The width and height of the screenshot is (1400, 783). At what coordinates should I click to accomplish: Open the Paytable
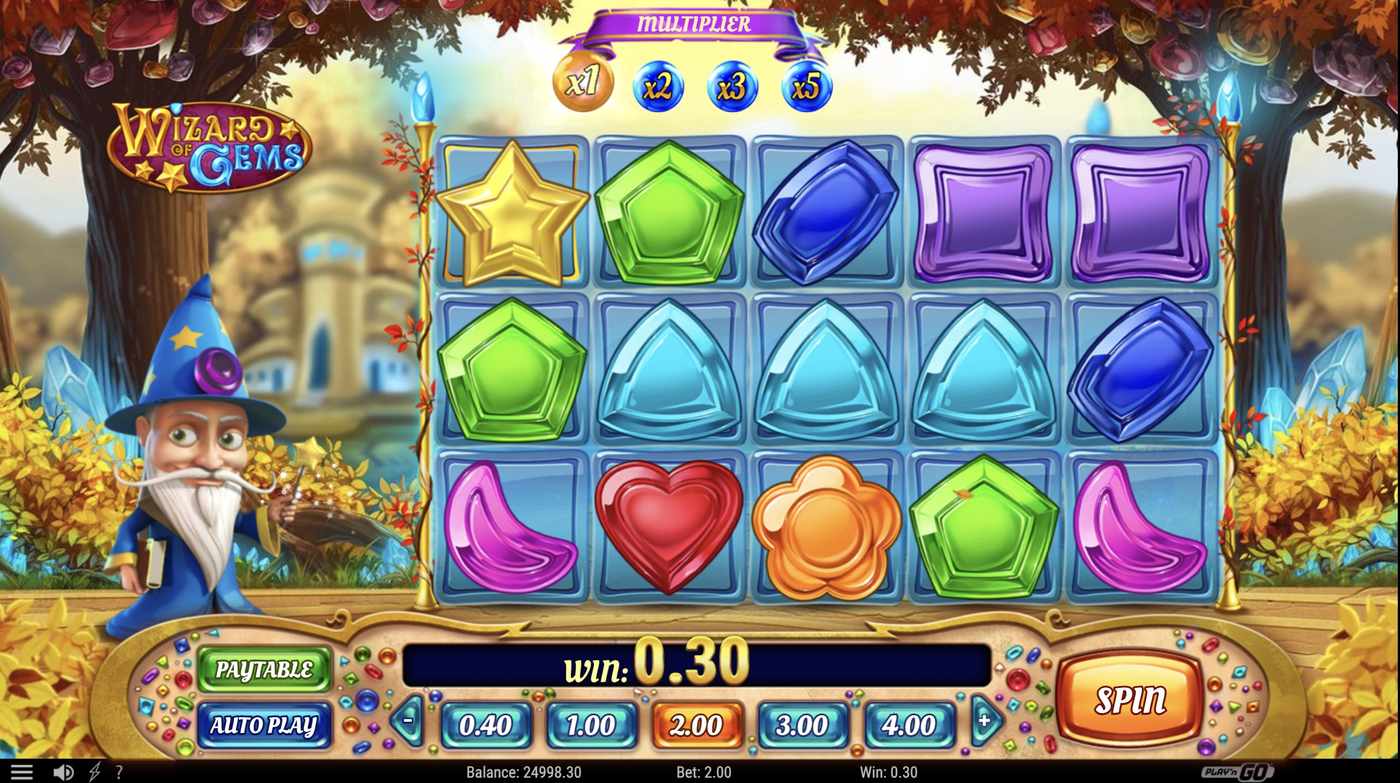pos(264,671)
